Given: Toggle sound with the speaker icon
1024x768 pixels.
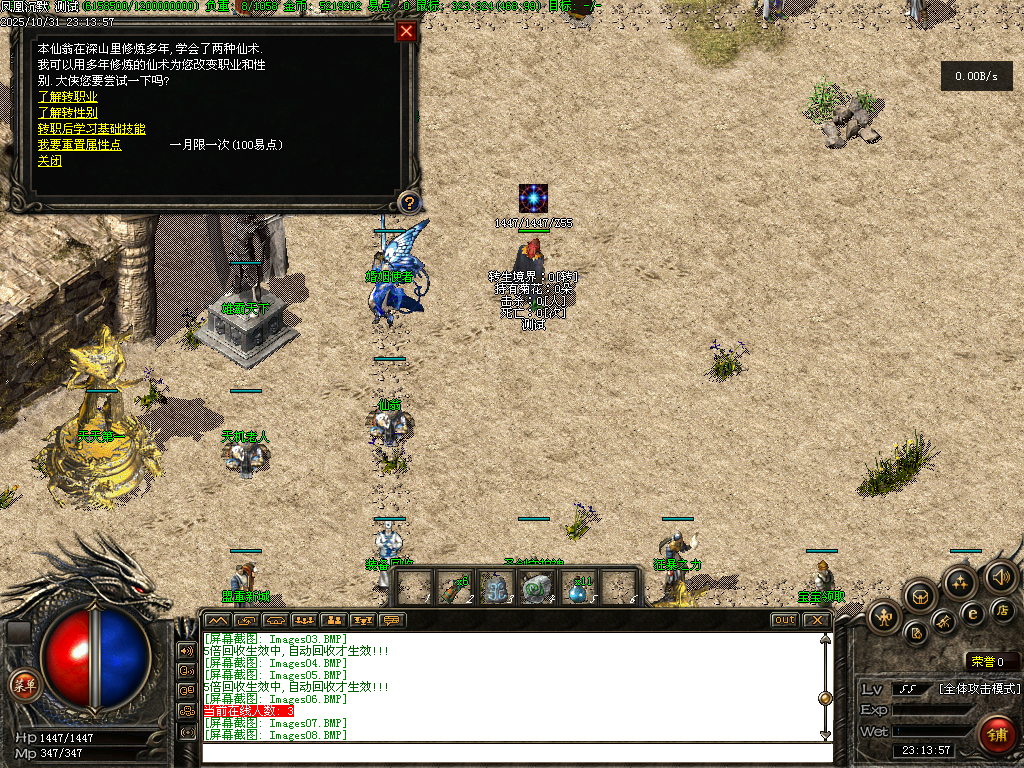Looking at the screenshot, I should coord(1001,576).
